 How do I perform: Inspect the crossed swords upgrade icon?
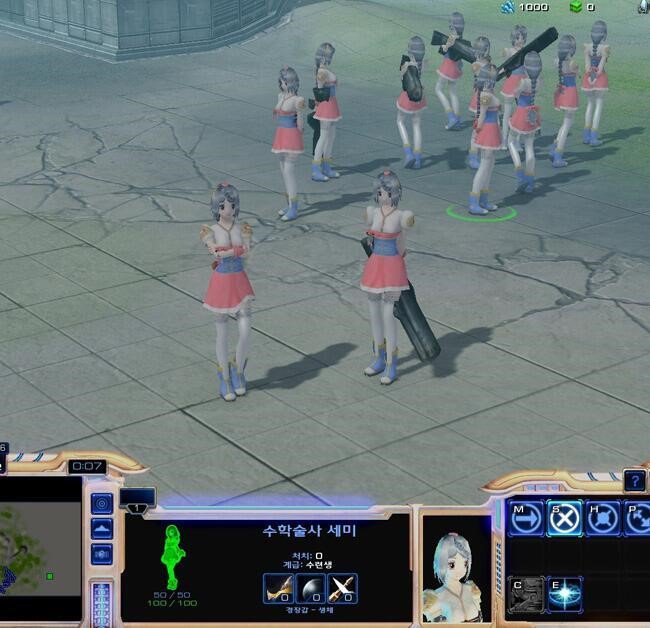point(342,589)
